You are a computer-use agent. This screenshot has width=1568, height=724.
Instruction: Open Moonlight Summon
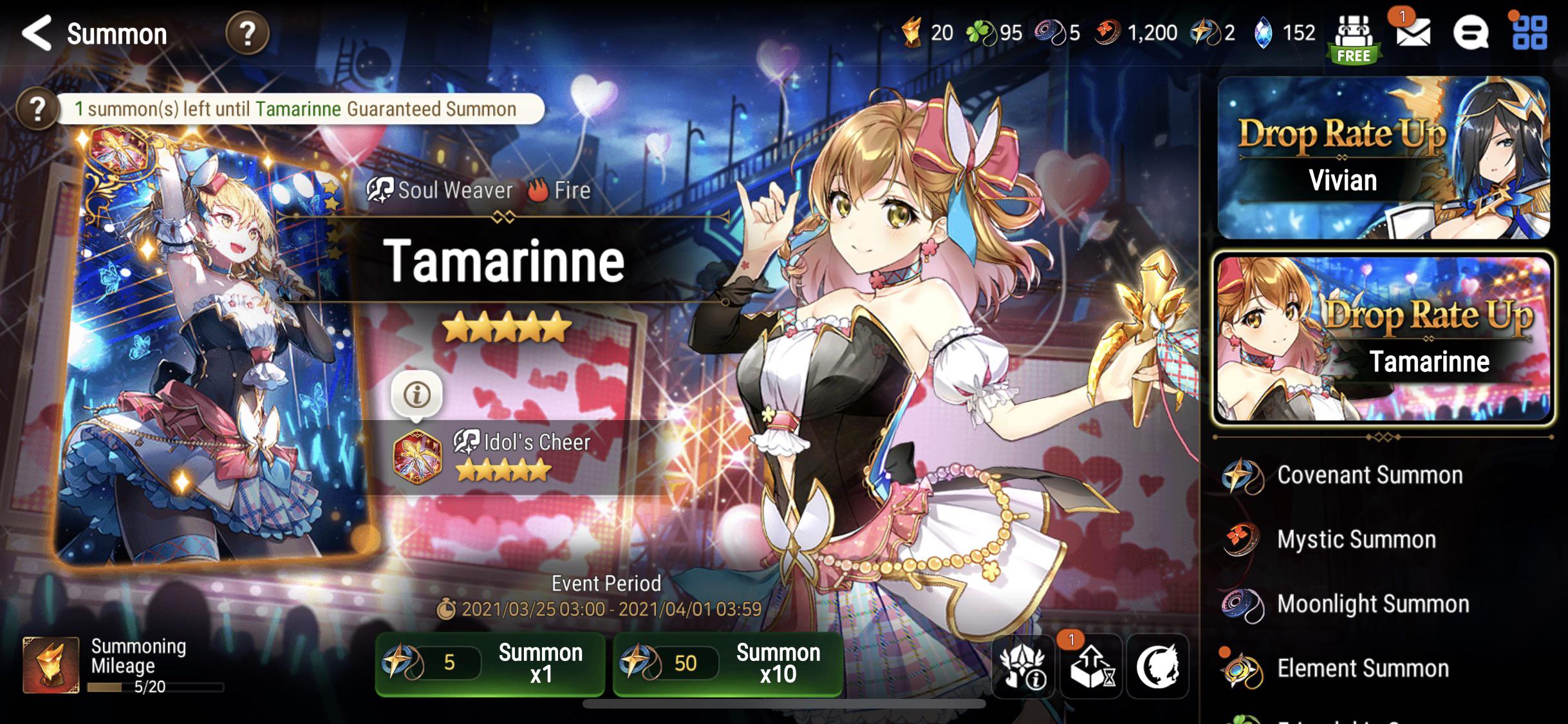pyautogui.click(x=1372, y=604)
